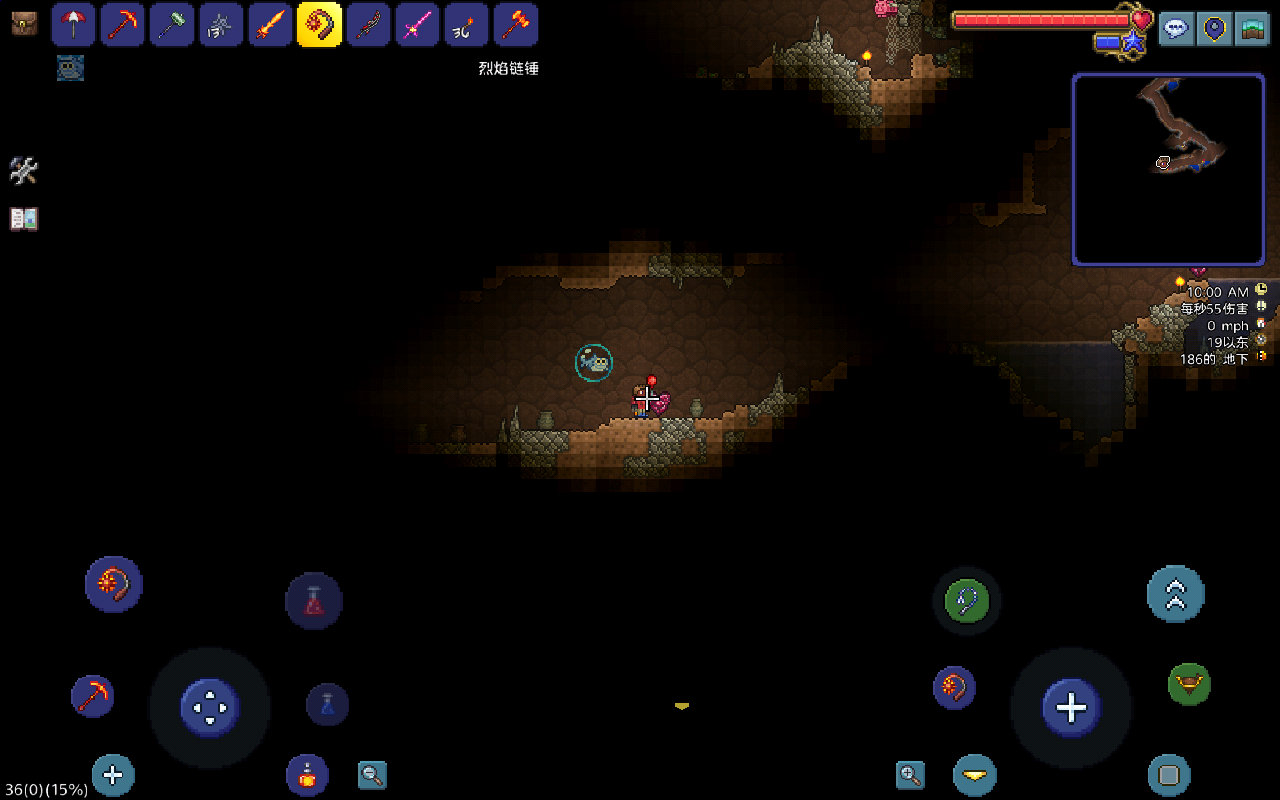The image size is (1280, 800).
Task: Open the world map terrain button
Action: pyautogui.click(x=1251, y=27)
